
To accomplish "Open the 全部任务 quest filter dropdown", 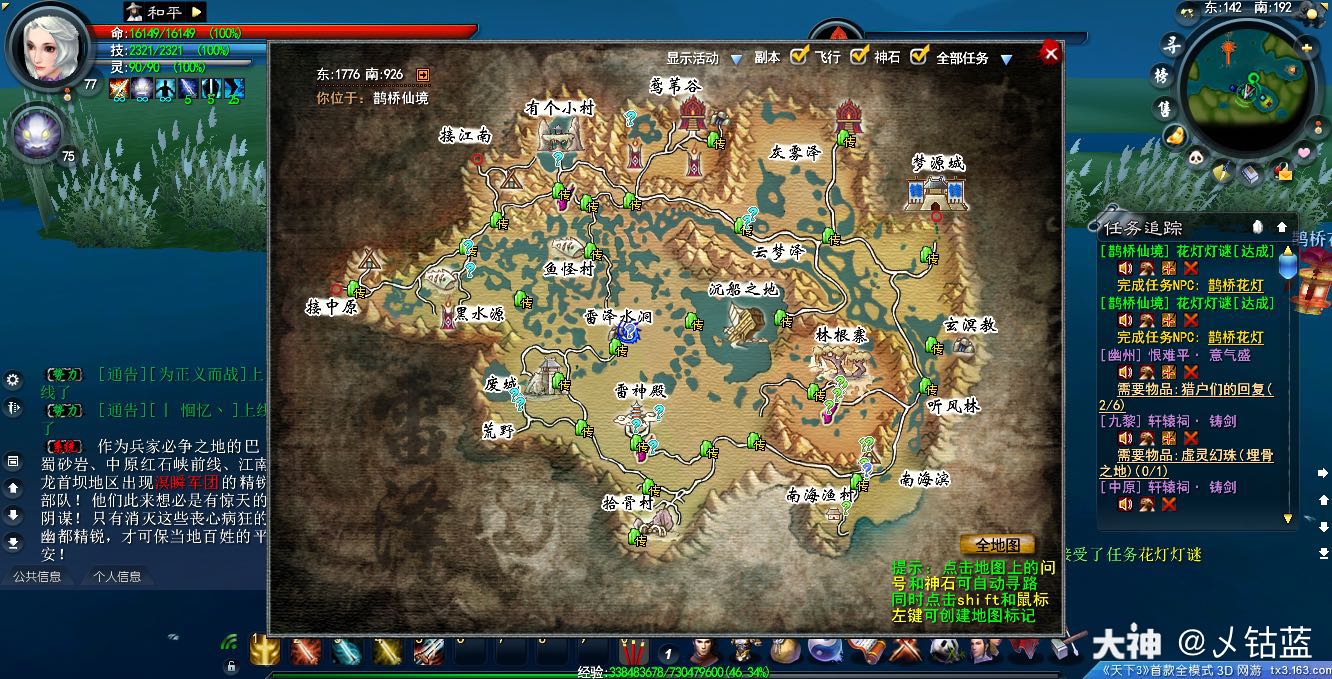I will [x=1006, y=59].
